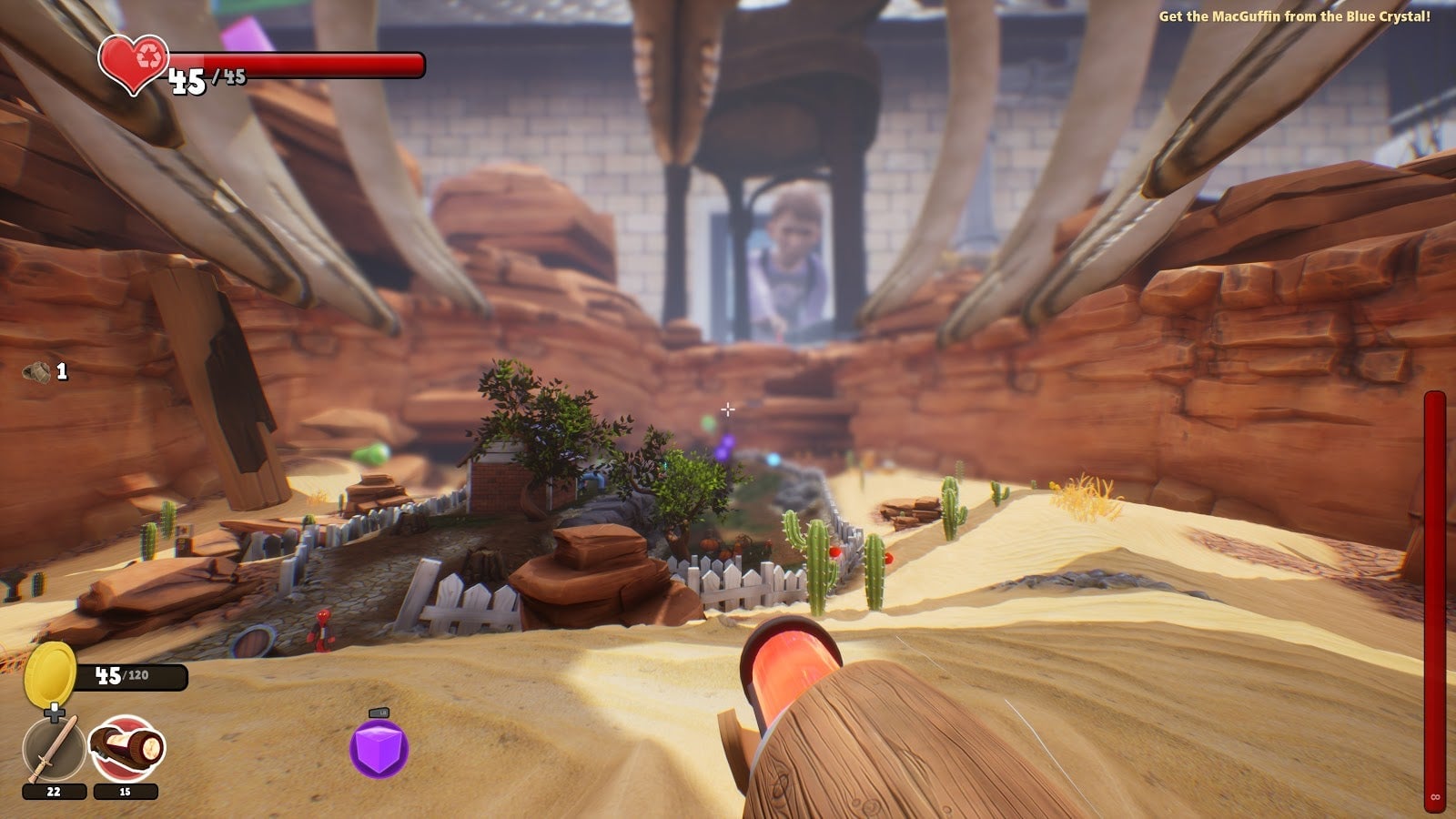The image size is (1456, 819).
Task: Activate the purple cube ability icon
Action: [x=379, y=749]
